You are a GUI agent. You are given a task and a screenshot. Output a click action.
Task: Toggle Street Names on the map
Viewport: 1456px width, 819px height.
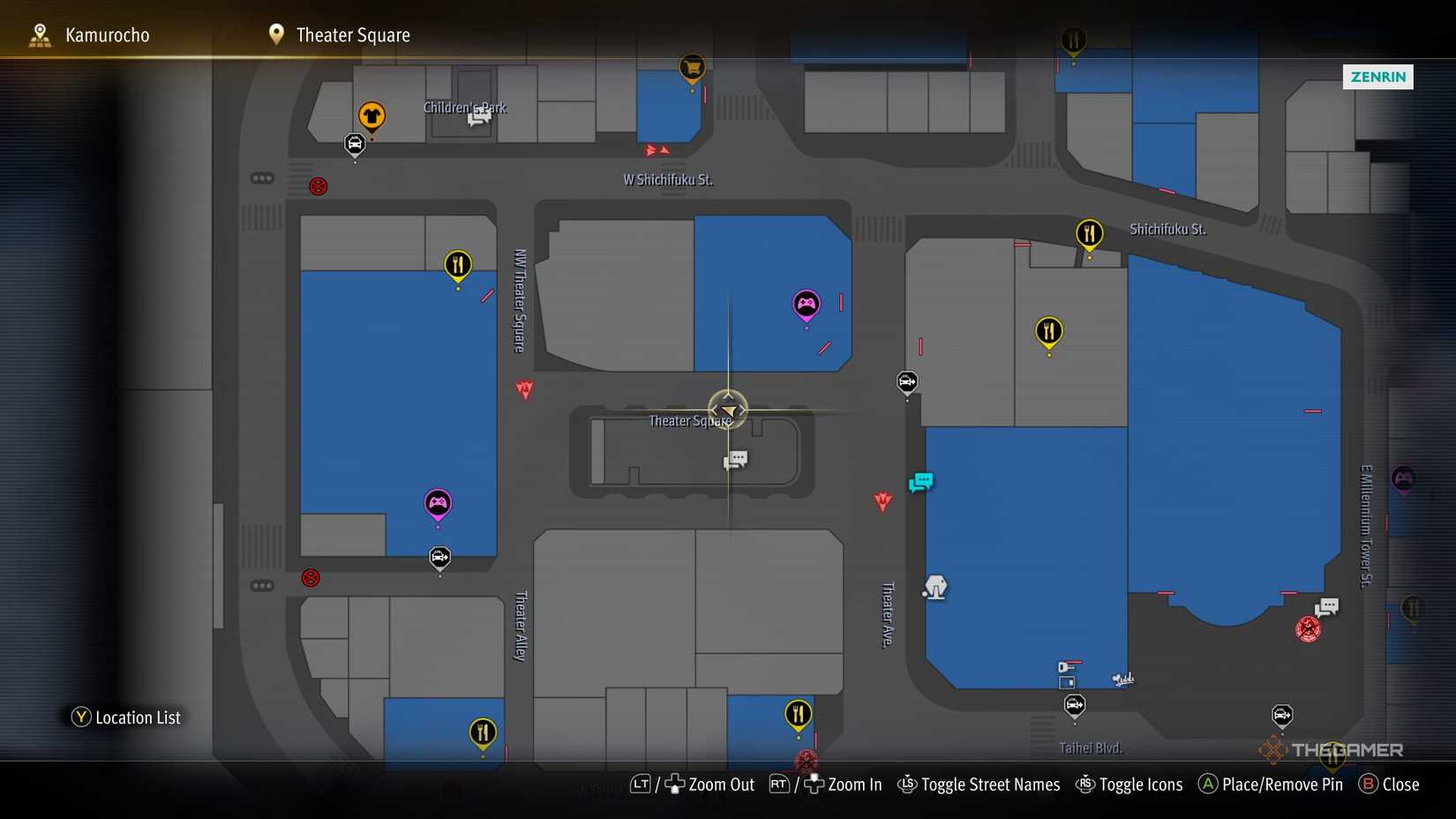click(x=990, y=784)
